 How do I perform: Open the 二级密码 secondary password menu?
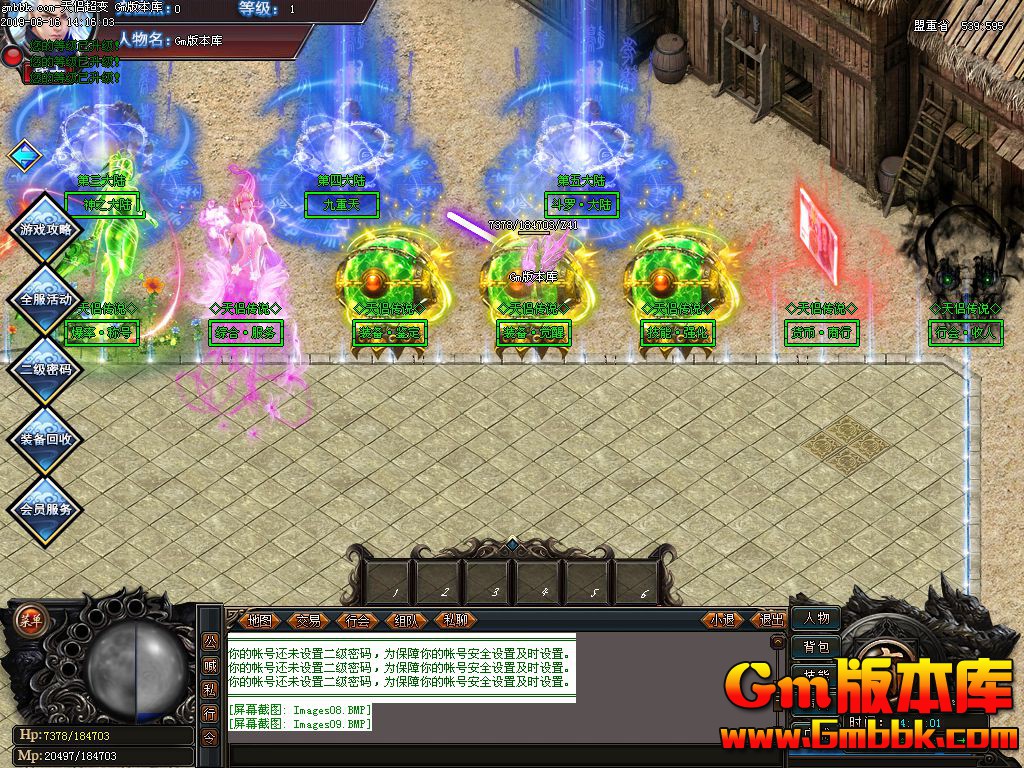click(x=46, y=369)
